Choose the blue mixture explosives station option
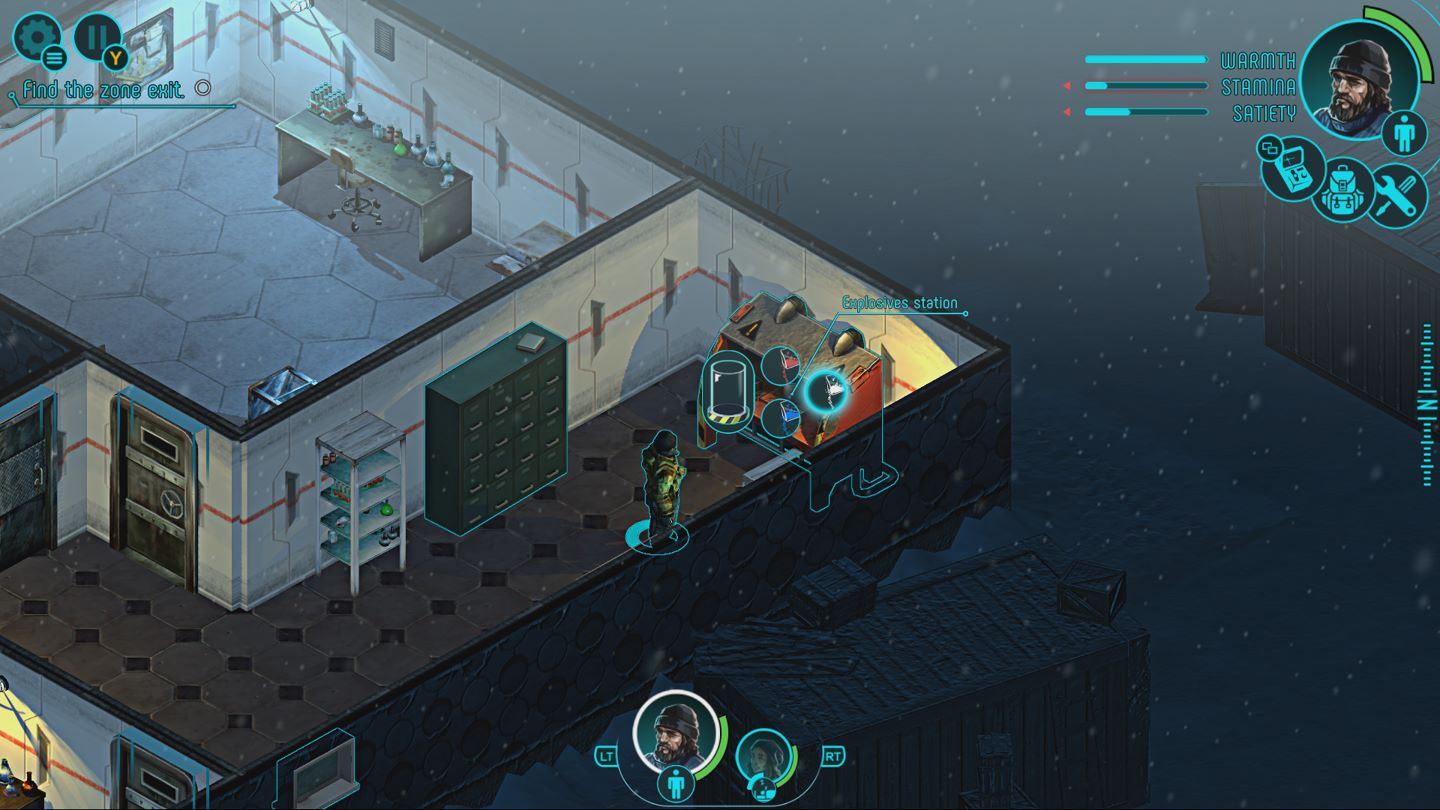The height and width of the screenshot is (810, 1440). point(782,416)
